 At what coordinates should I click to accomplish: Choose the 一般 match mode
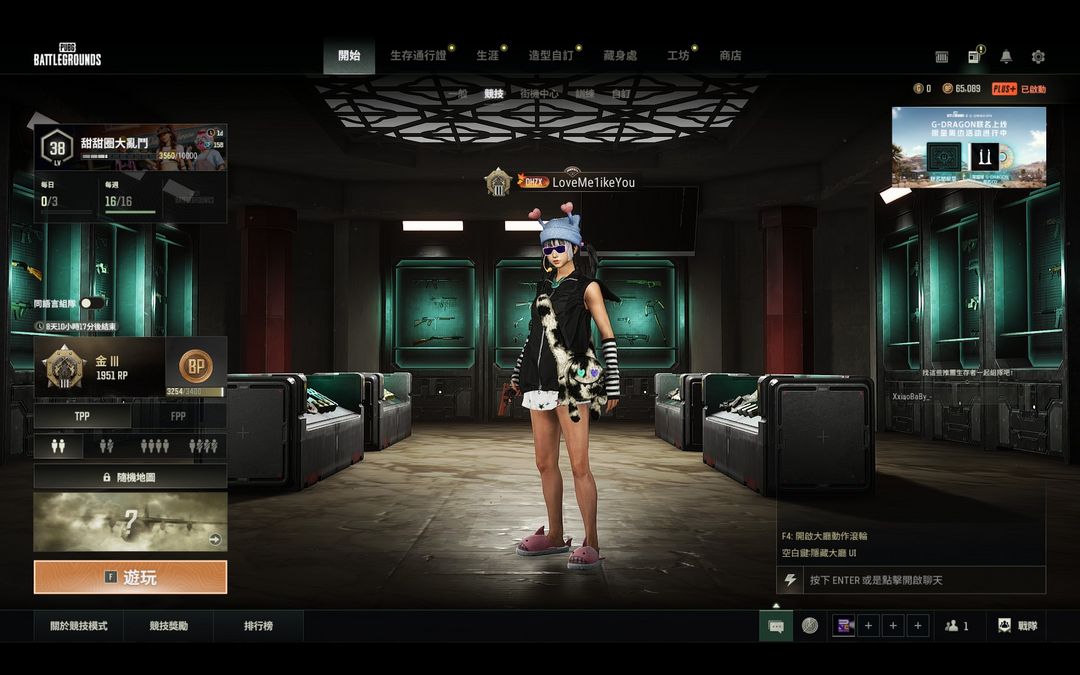coord(456,94)
